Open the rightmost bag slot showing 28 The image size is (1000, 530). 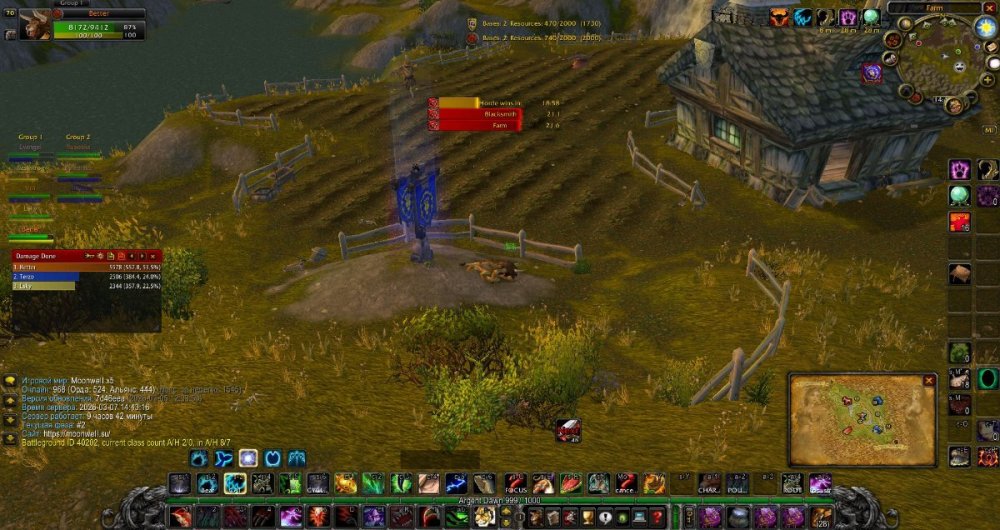[x=822, y=517]
